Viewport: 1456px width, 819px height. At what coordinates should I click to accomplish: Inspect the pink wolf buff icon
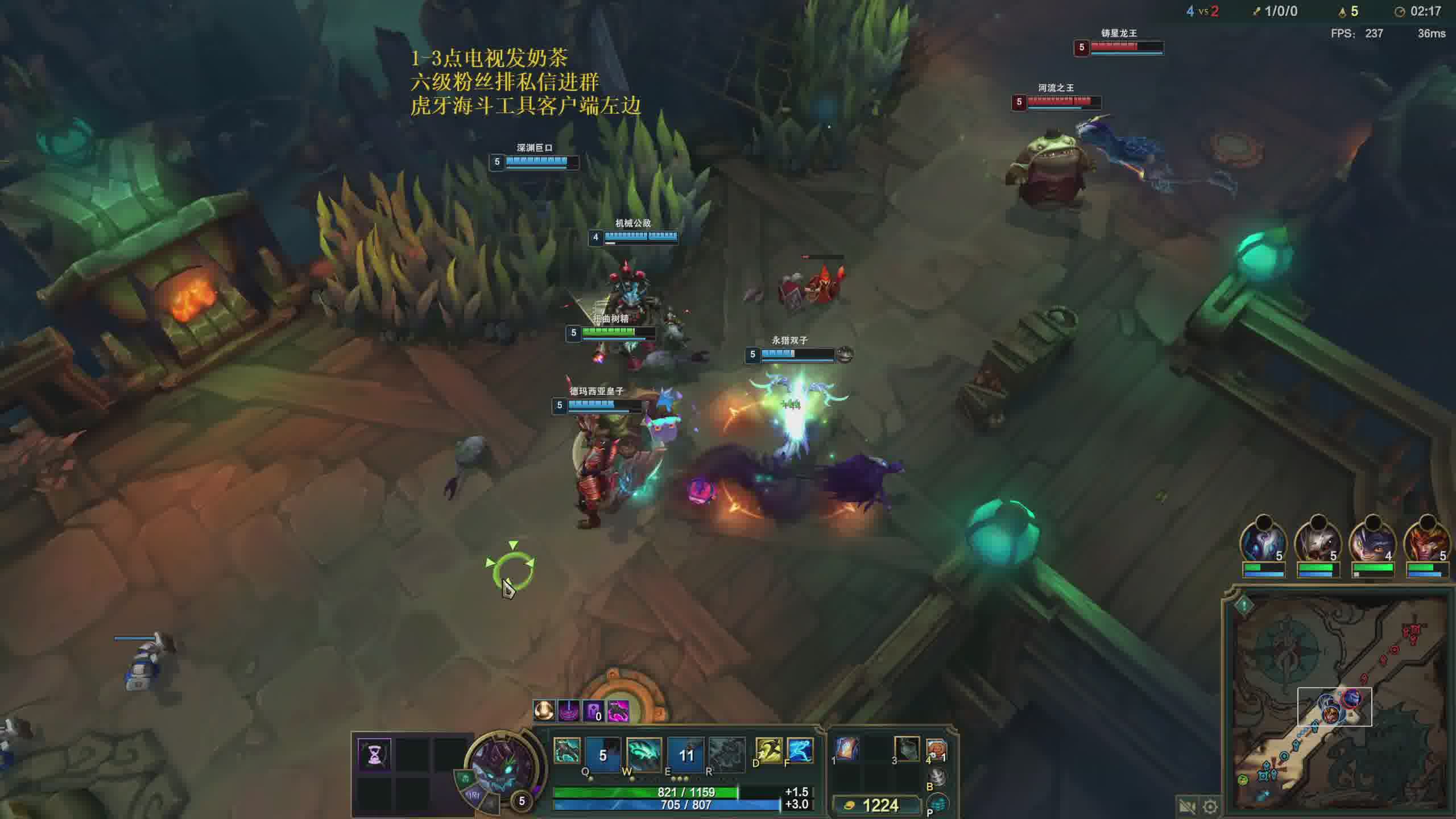pos(618,711)
